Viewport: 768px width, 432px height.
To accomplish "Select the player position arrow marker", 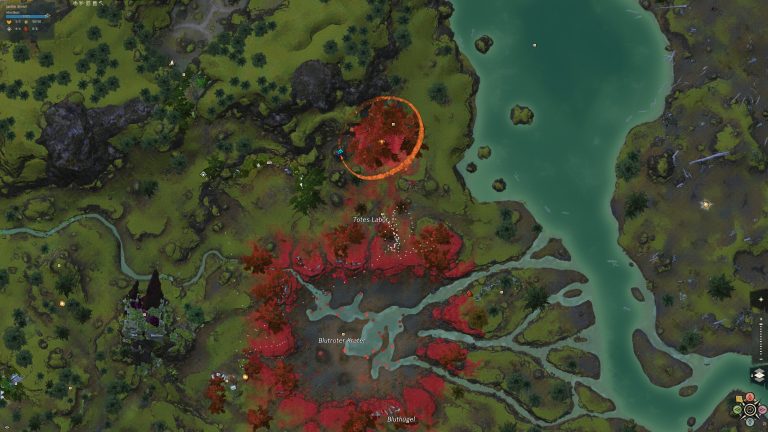I will coord(340,152).
